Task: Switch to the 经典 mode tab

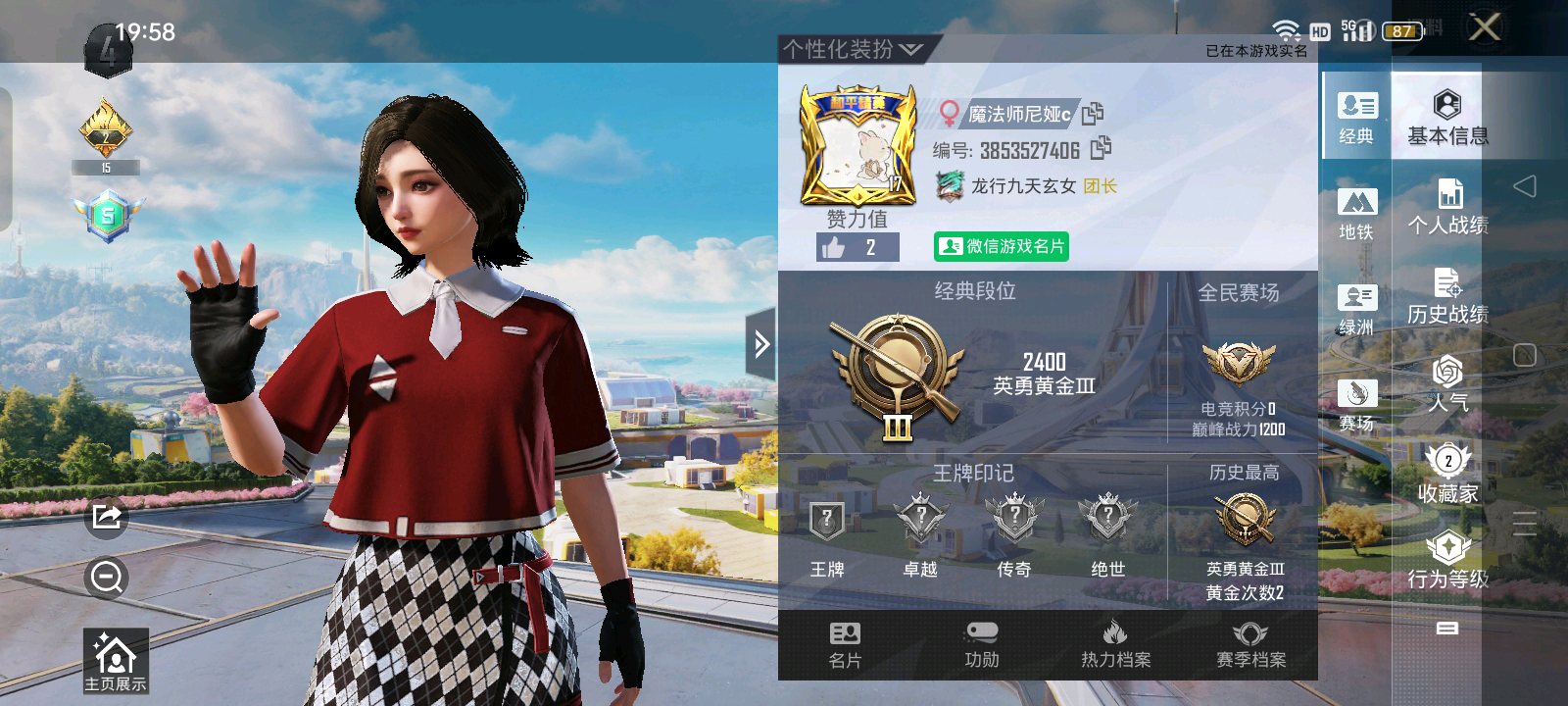Action: [1356, 117]
